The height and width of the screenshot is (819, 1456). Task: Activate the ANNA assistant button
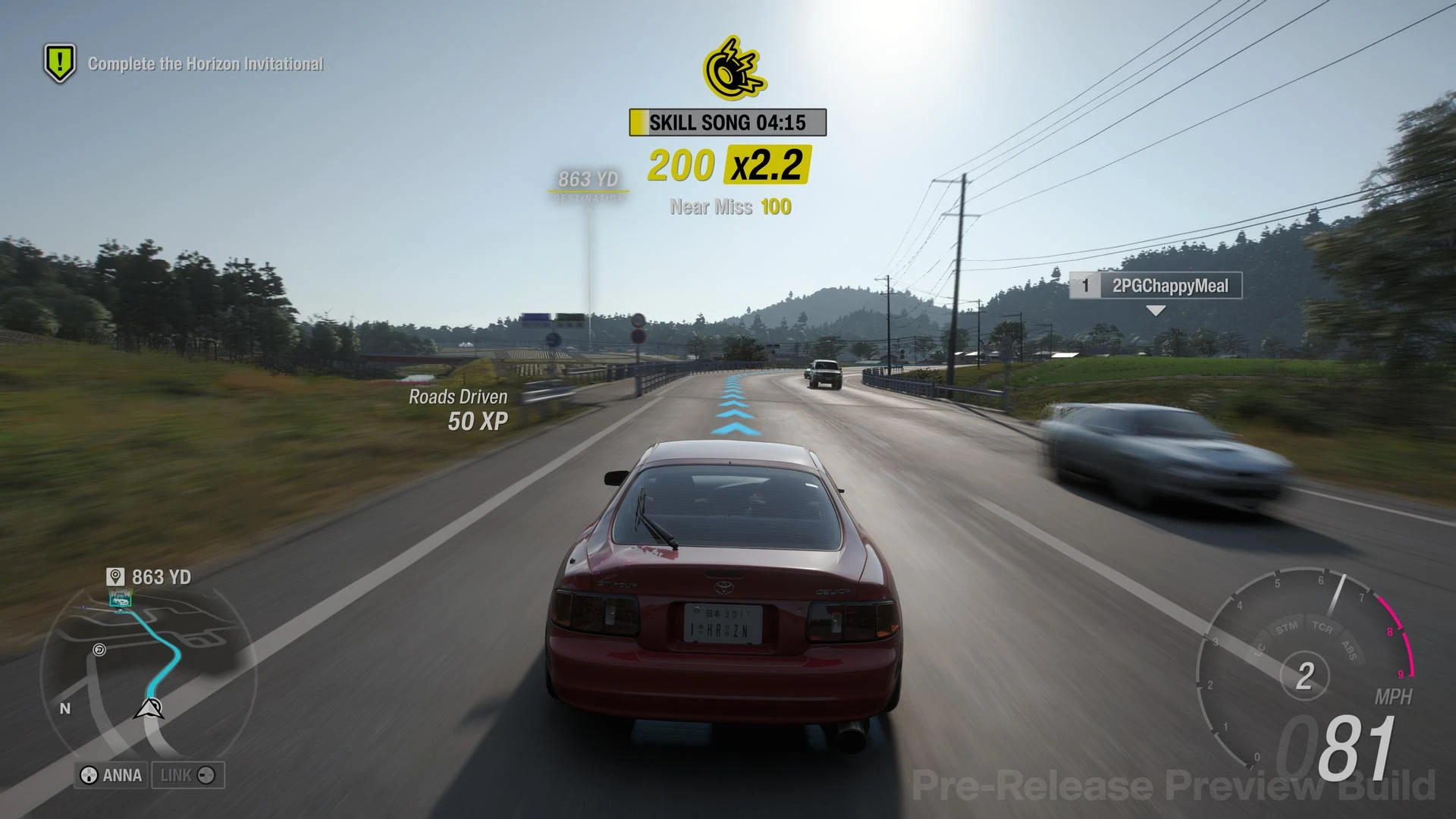[x=111, y=775]
